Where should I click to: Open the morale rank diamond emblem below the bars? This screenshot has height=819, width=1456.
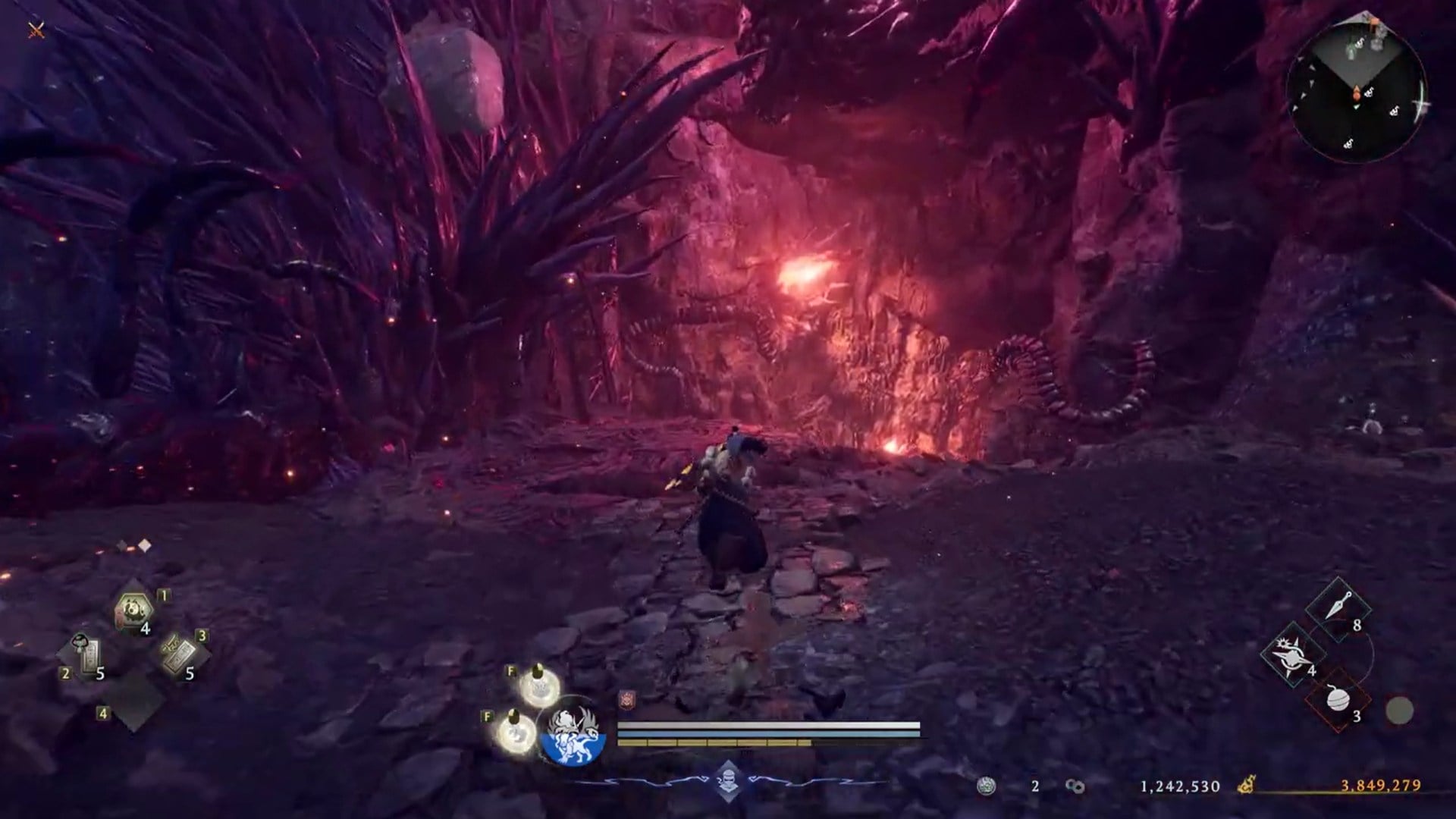[x=728, y=780]
